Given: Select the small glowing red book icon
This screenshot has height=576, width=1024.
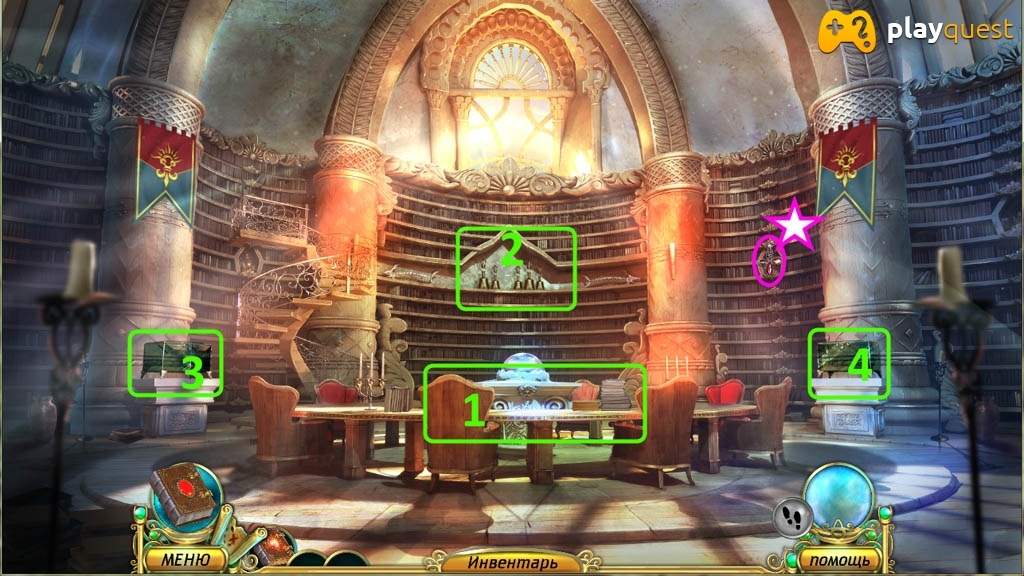Looking at the screenshot, I should click(276, 545).
